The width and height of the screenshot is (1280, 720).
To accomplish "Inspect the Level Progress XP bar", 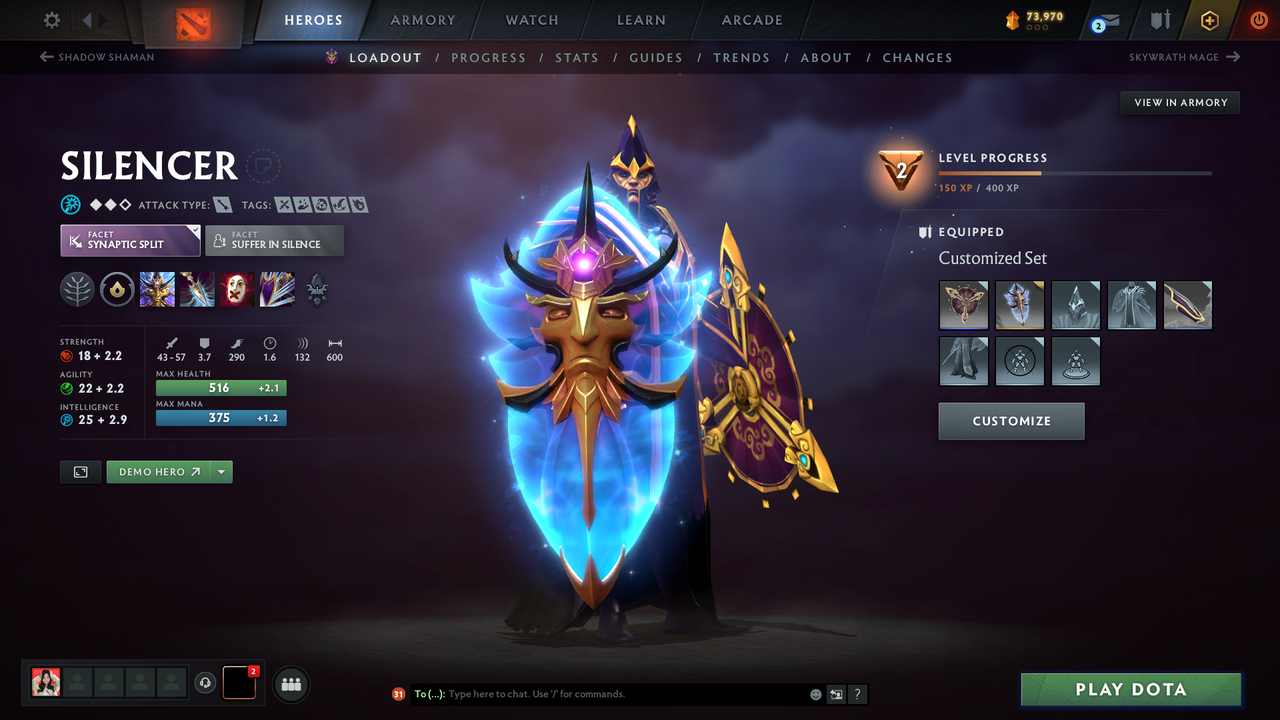I will (x=1076, y=172).
